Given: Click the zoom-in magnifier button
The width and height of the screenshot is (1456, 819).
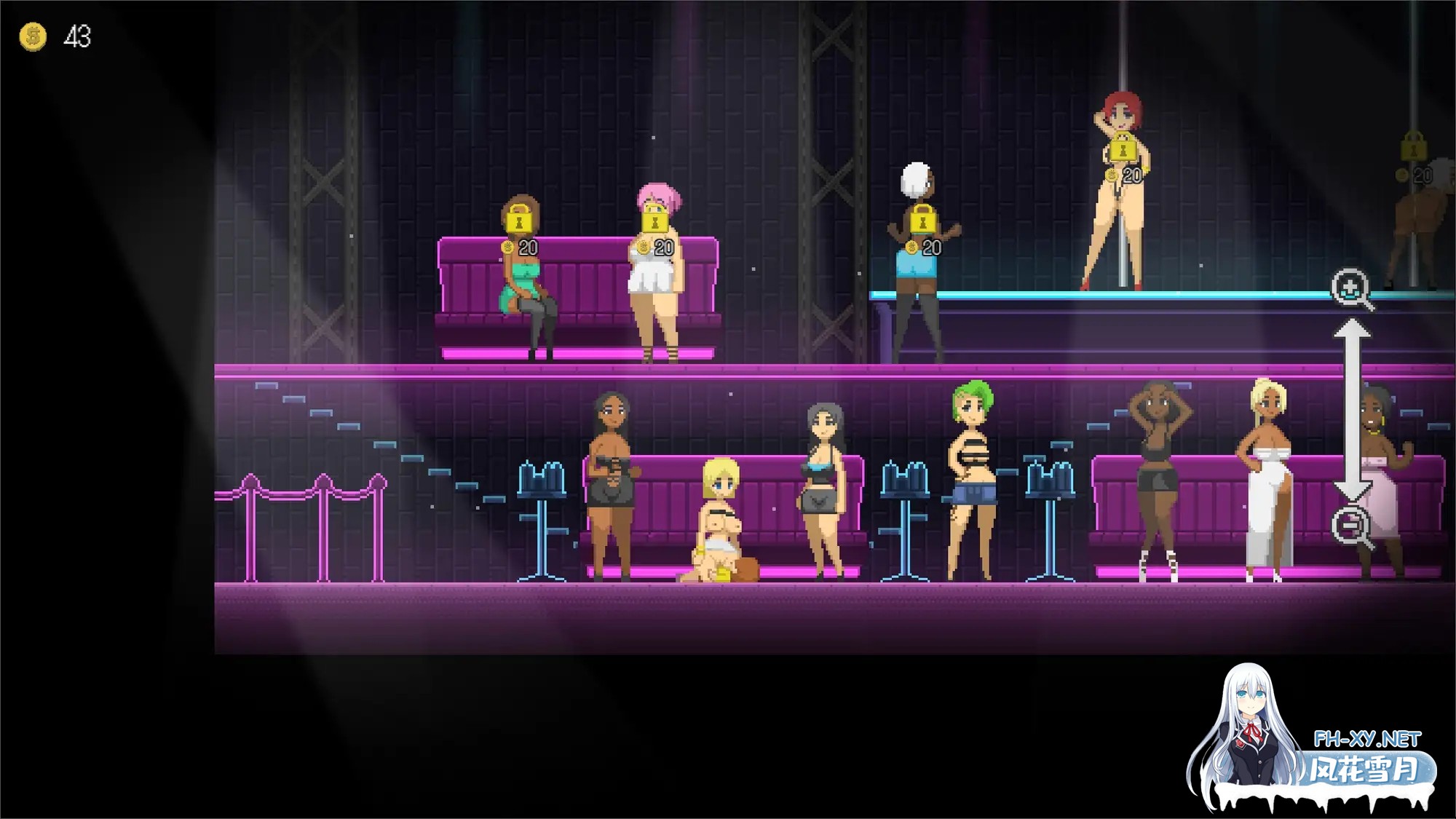Looking at the screenshot, I should tap(1350, 289).
